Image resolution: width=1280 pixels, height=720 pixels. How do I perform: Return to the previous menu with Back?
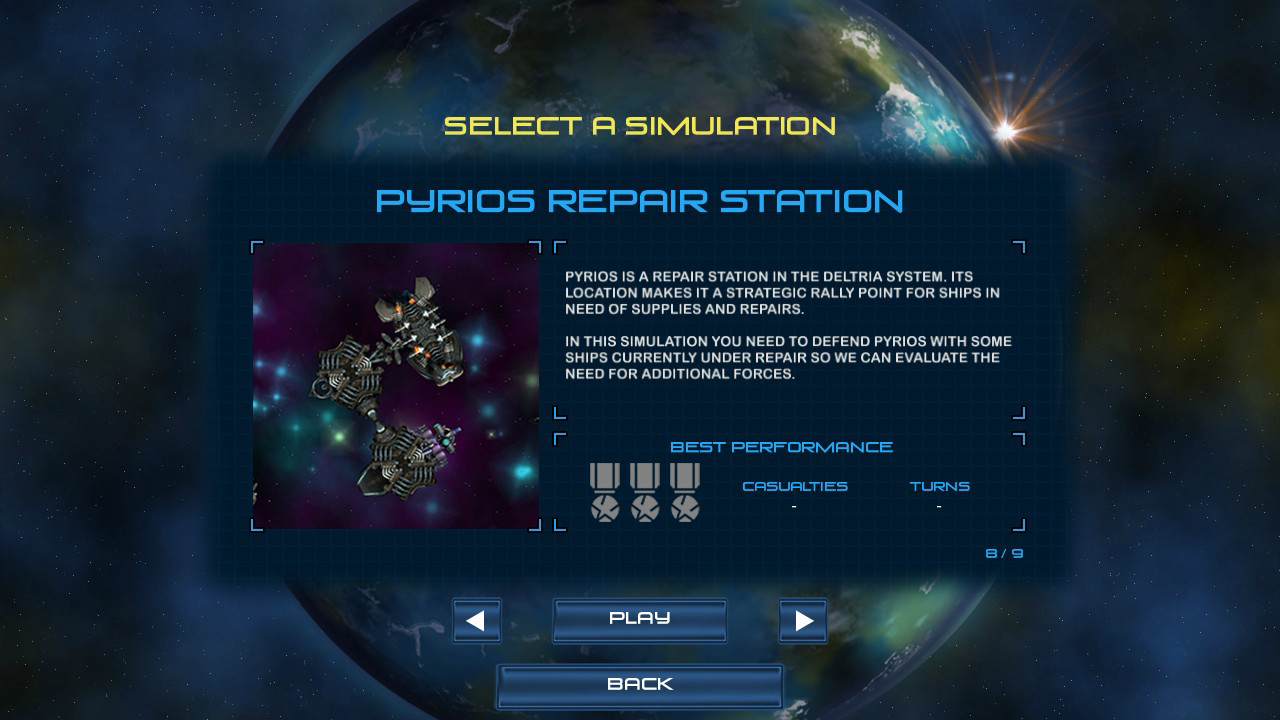(x=640, y=684)
